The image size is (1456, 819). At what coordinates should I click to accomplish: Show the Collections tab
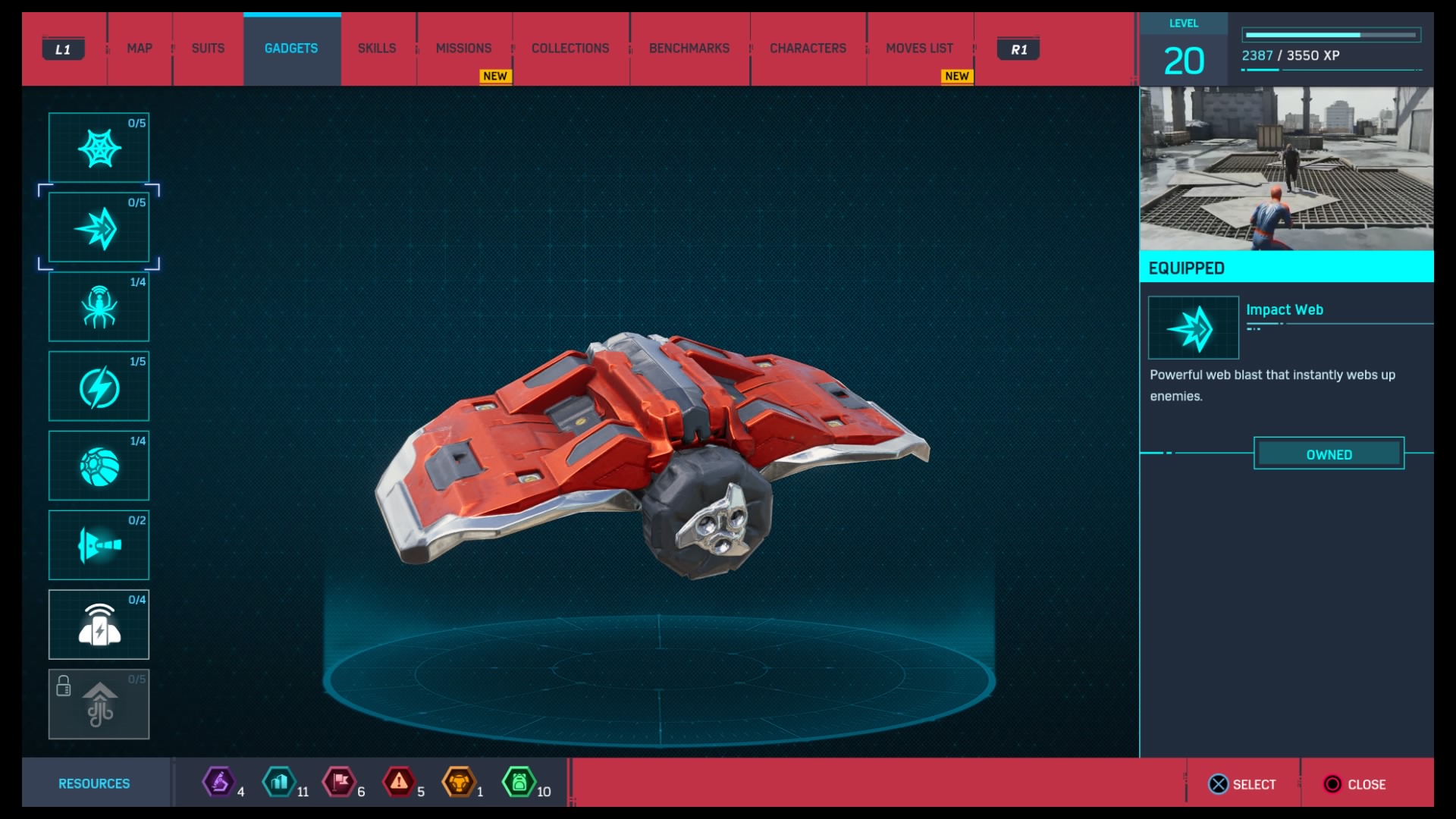[x=570, y=49]
